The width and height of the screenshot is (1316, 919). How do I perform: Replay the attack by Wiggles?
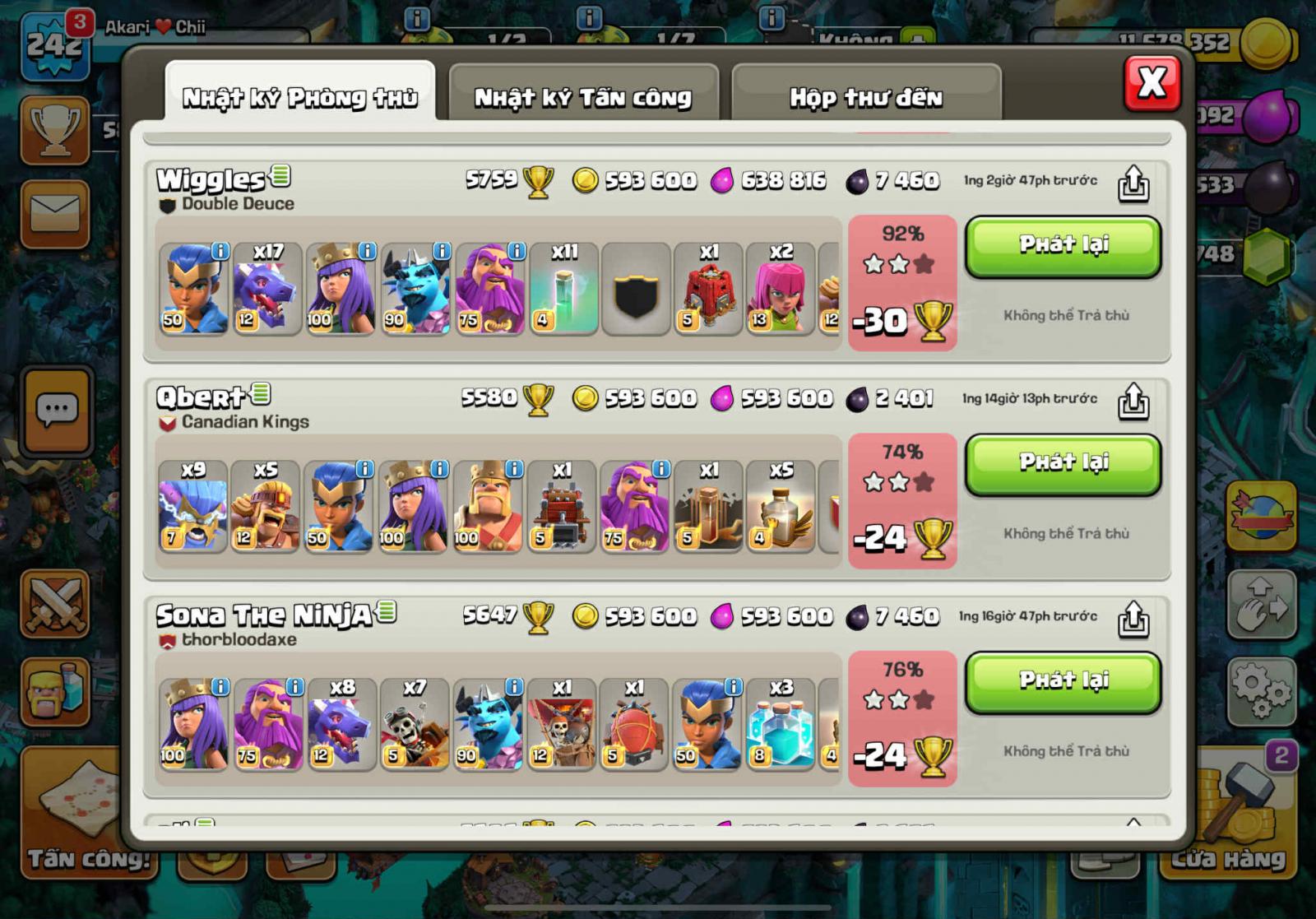(1063, 246)
